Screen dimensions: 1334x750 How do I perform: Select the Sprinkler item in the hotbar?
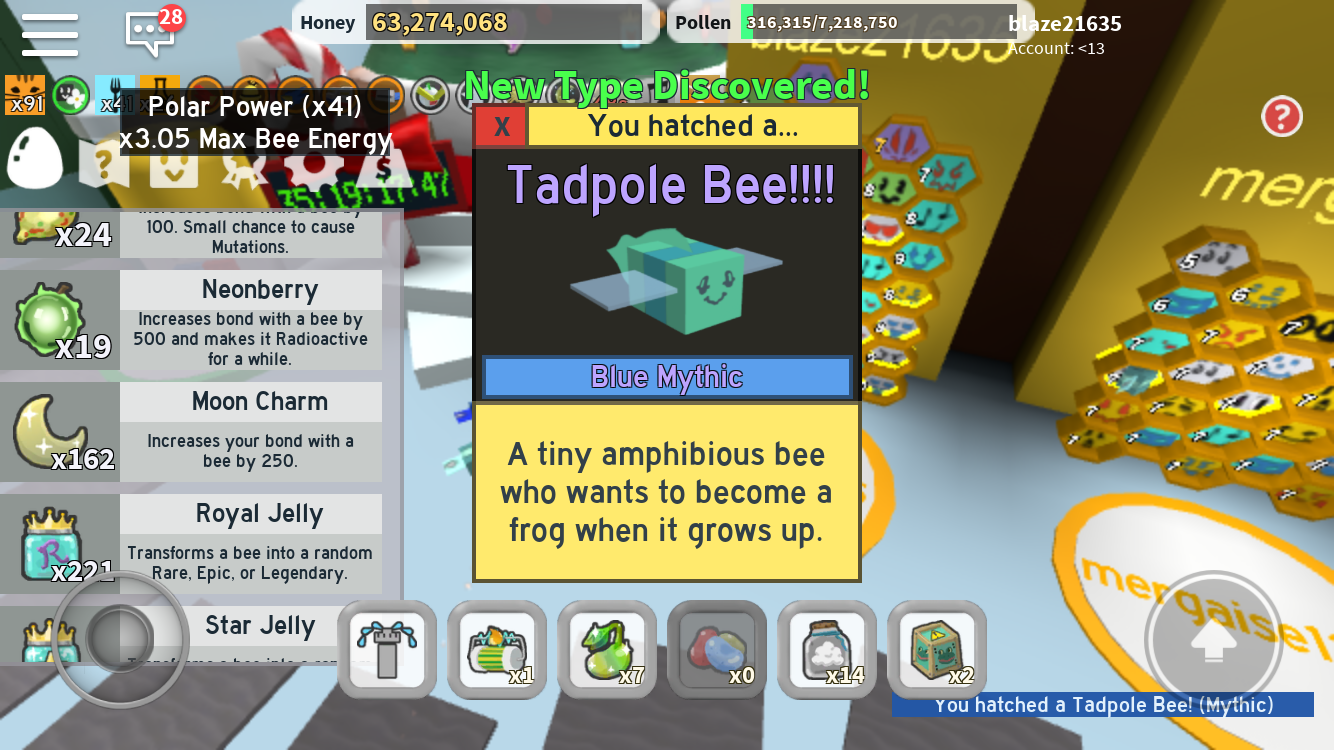386,648
